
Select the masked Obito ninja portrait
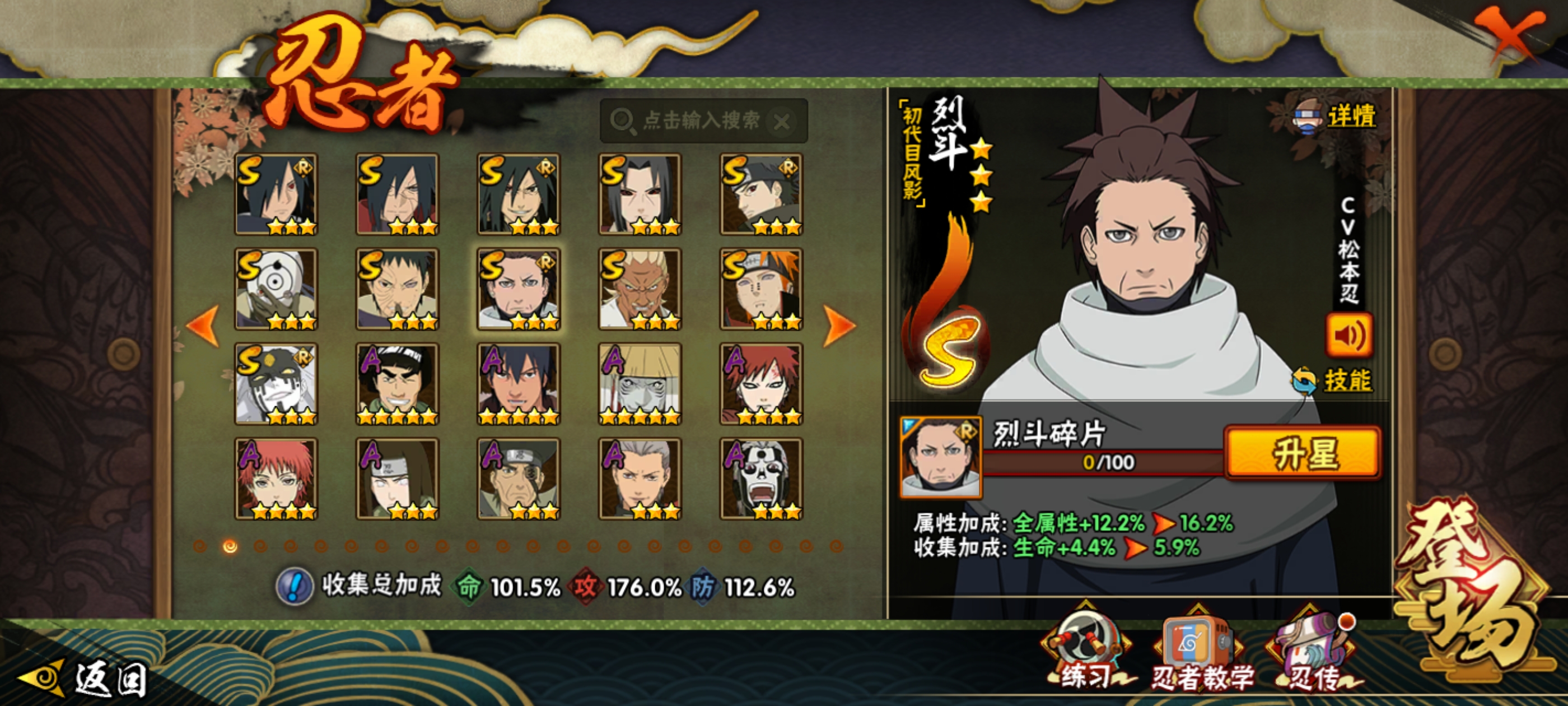click(x=276, y=289)
